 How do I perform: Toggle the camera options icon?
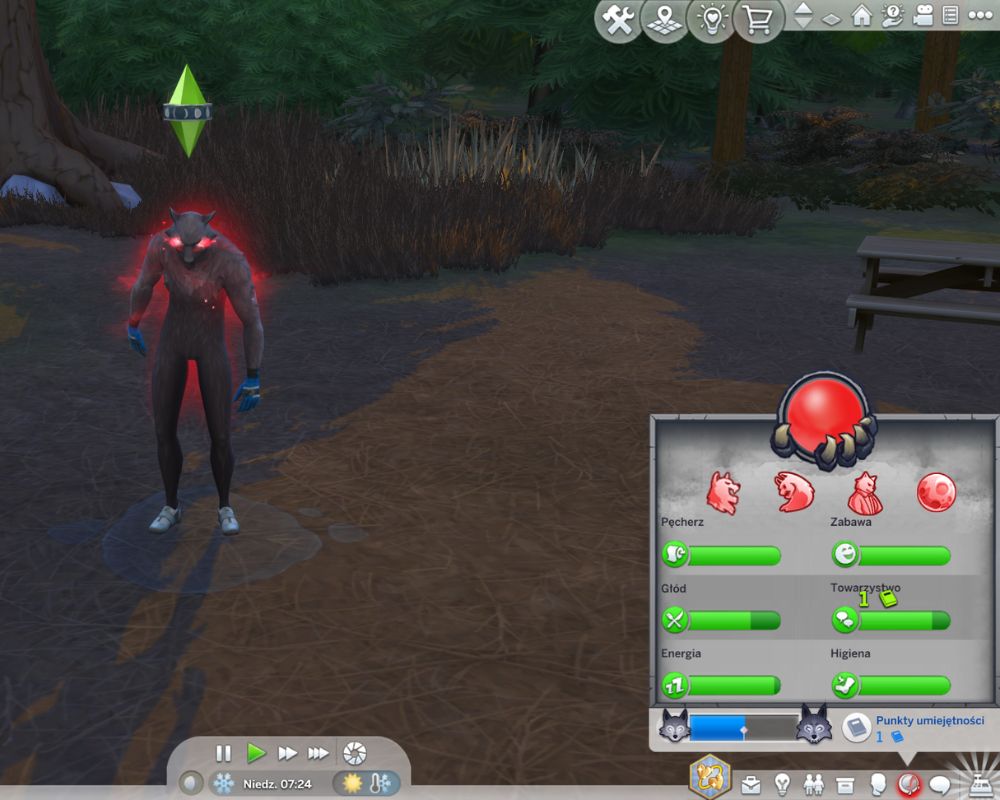pyautogui.click(x=923, y=17)
